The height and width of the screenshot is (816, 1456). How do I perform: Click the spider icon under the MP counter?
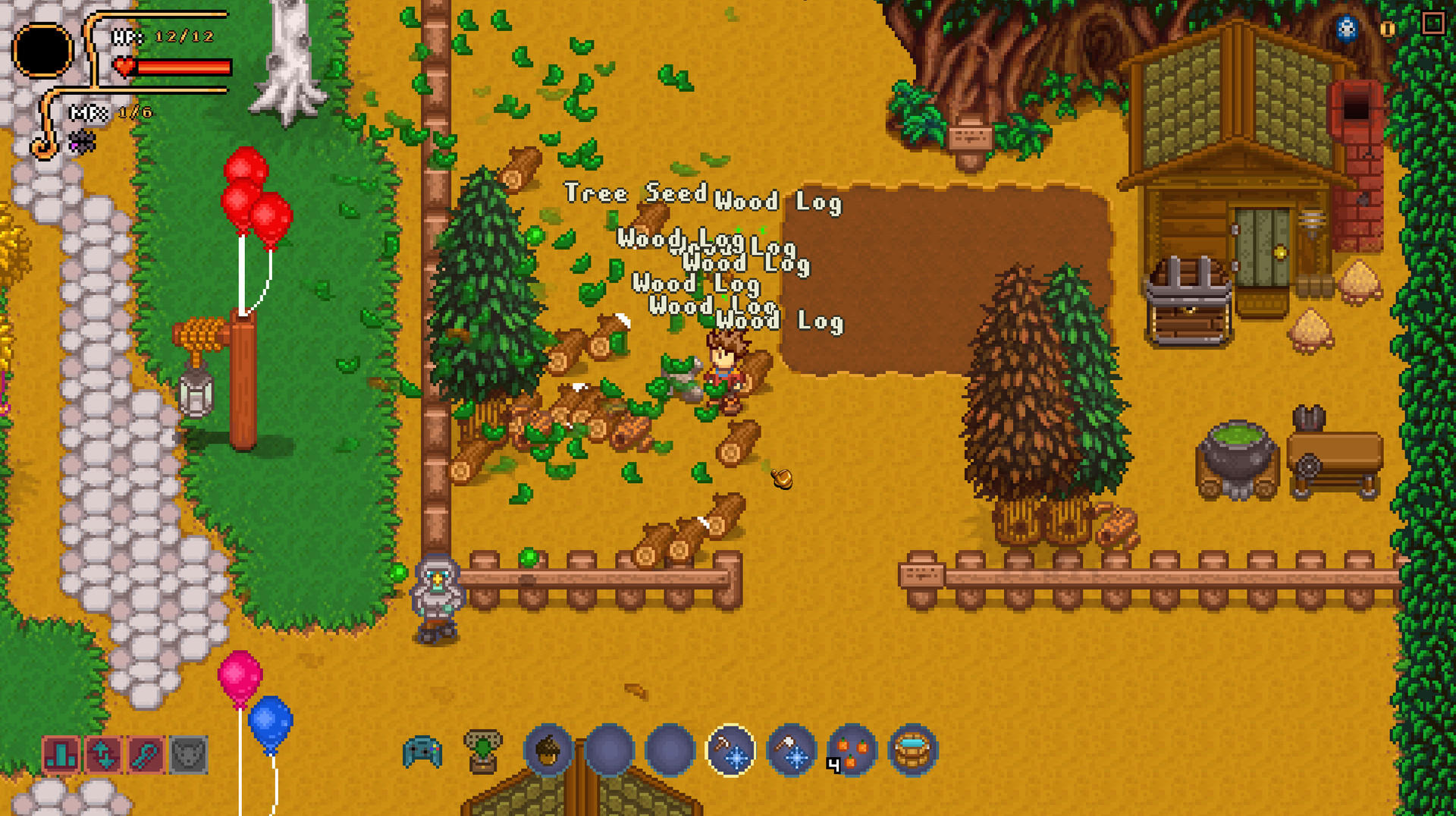[83, 141]
